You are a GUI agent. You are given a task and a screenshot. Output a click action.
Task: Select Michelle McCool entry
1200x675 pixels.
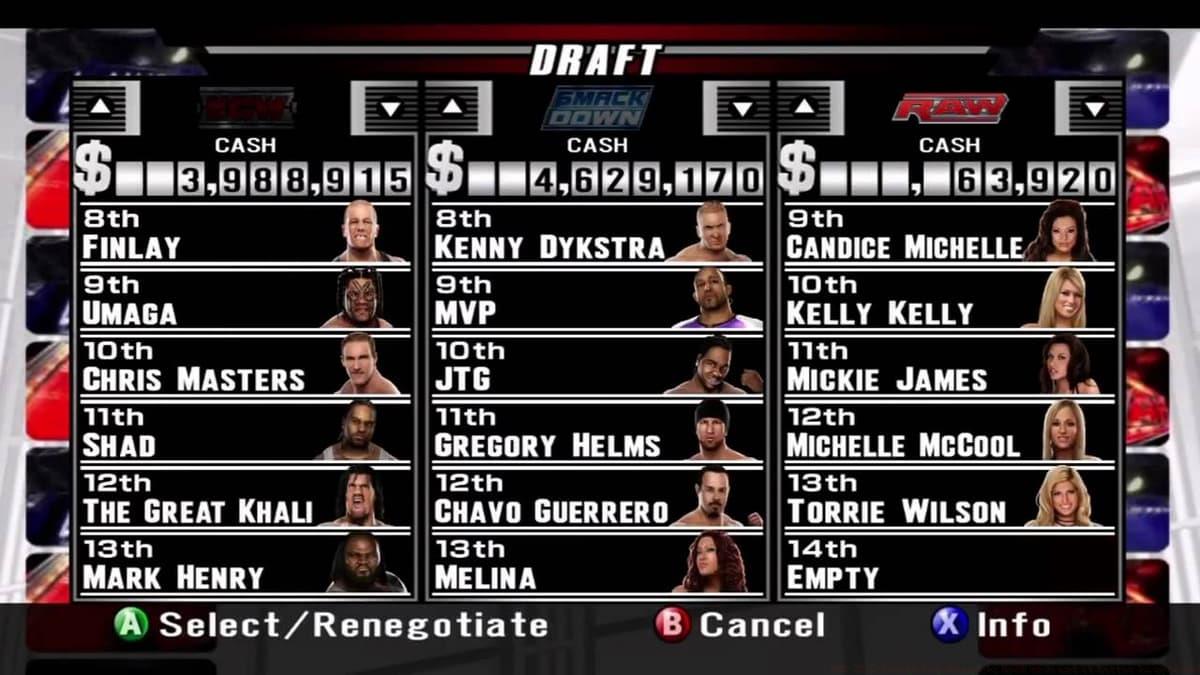948,431
